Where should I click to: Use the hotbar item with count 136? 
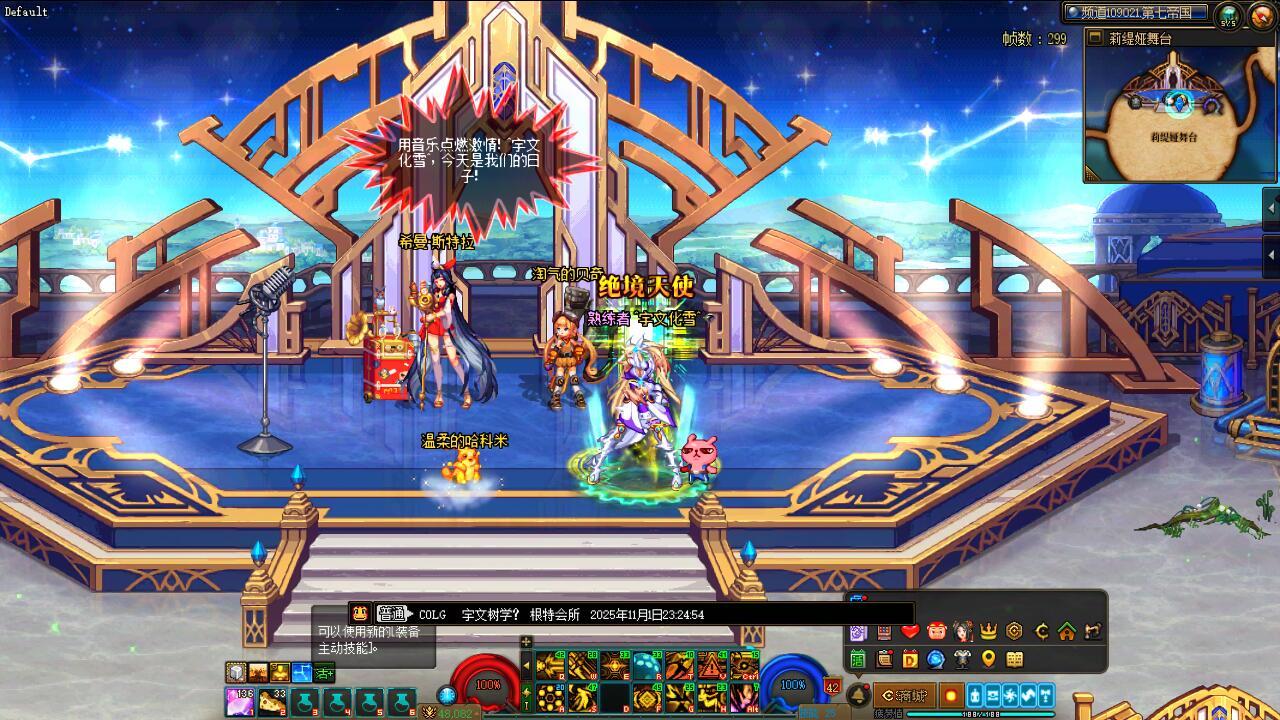[239, 701]
